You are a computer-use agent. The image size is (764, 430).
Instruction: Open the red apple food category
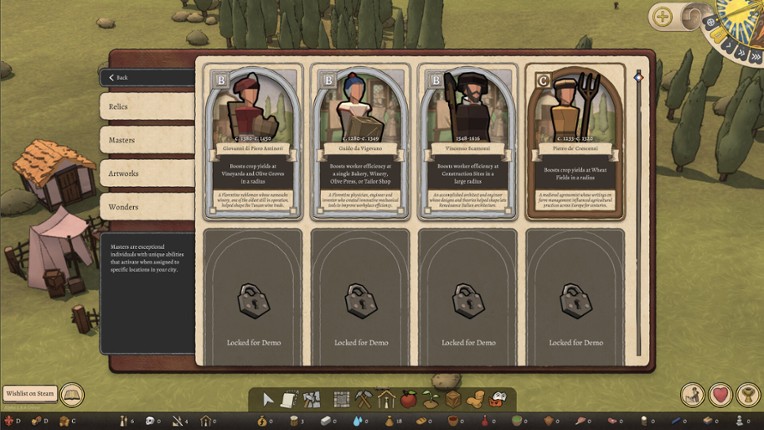click(408, 399)
